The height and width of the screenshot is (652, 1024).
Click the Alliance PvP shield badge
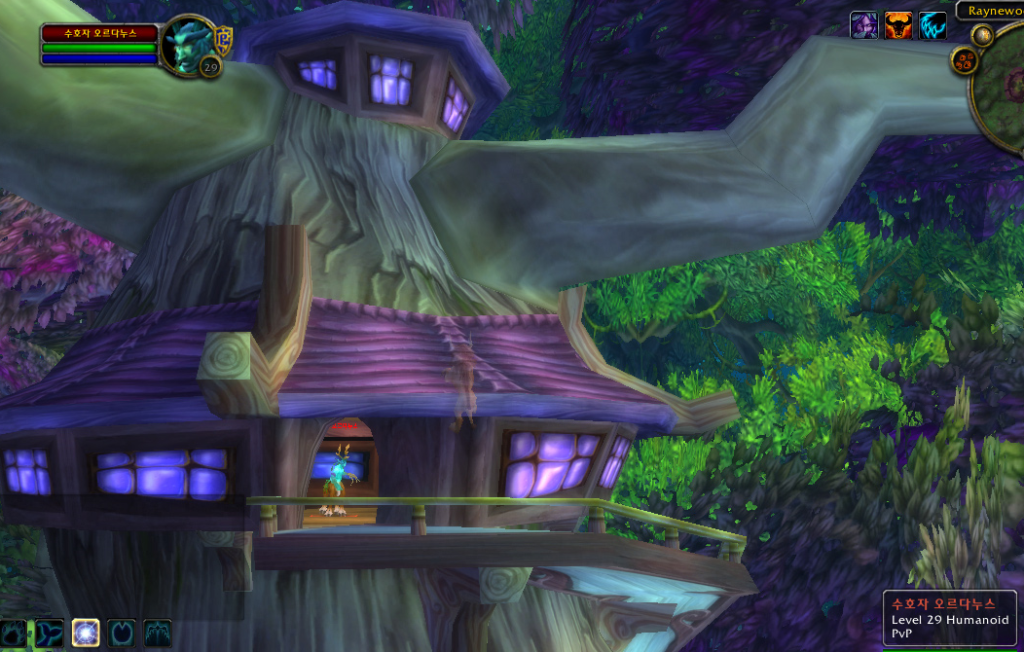[224, 39]
